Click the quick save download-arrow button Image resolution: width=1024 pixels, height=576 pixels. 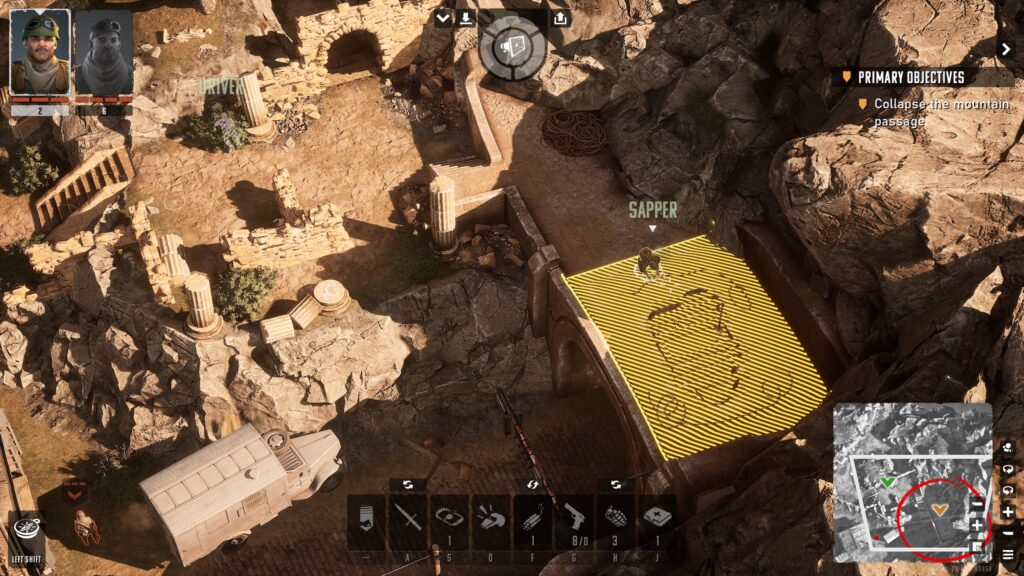pos(467,18)
